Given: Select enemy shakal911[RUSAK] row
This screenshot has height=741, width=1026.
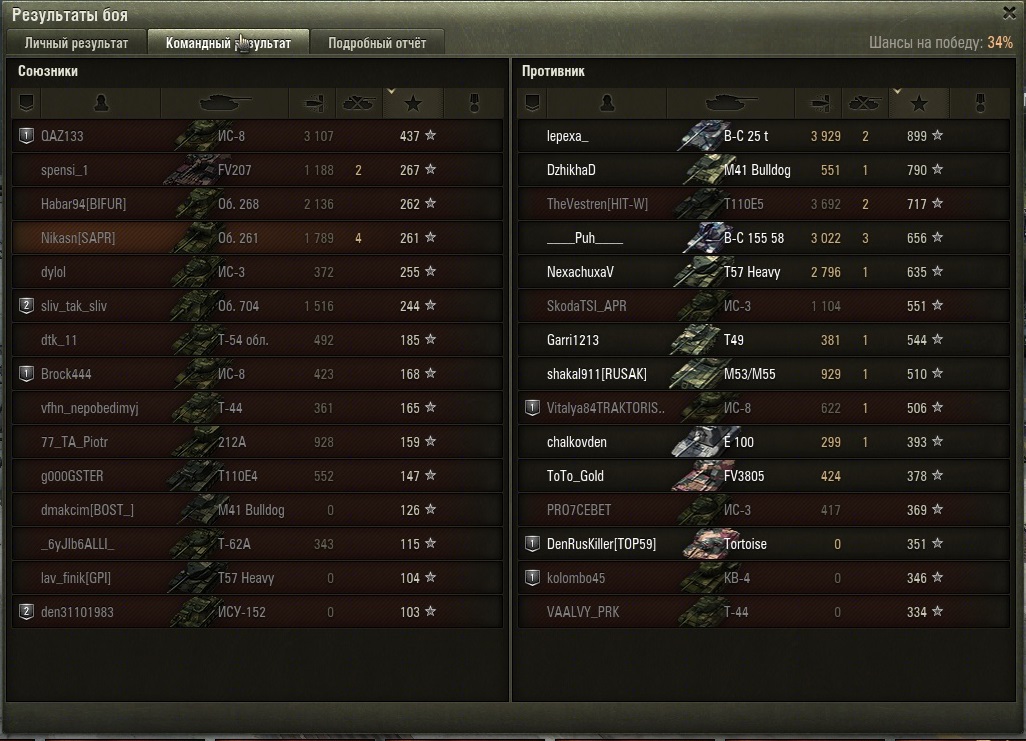Looking at the screenshot, I should 597,374.
